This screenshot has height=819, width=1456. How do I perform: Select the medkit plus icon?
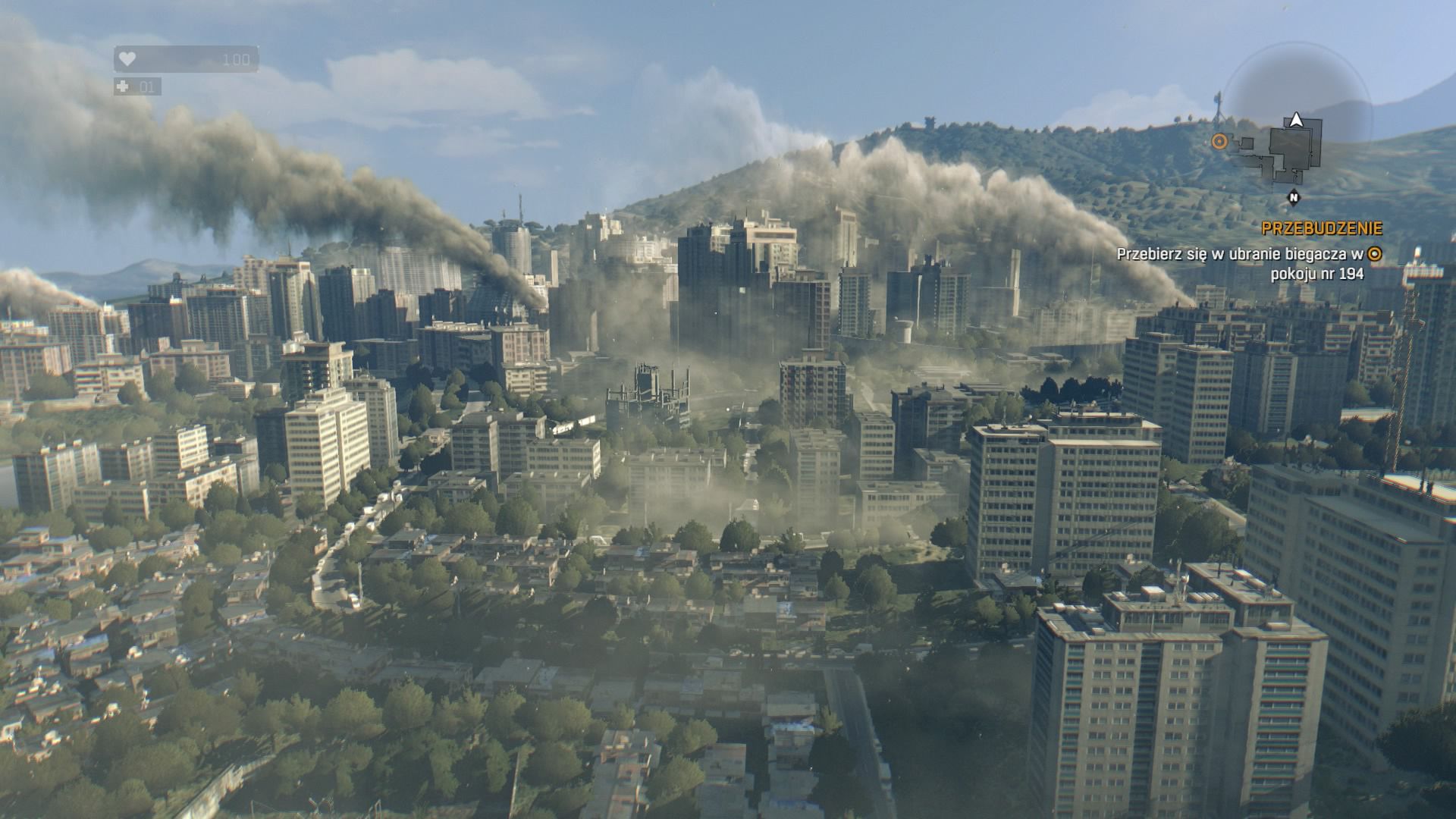pyautogui.click(x=123, y=86)
